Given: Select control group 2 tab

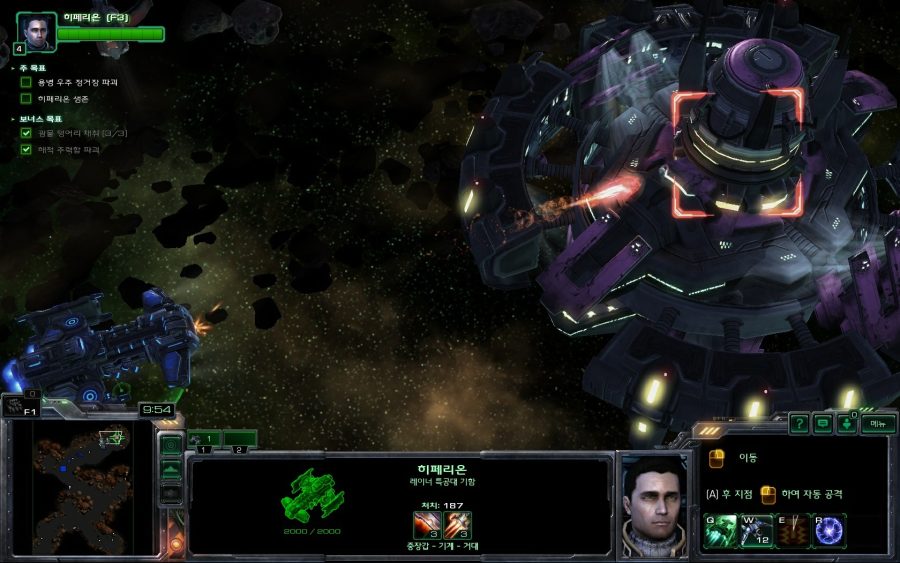Looking at the screenshot, I should pyautogui.click(x=240, y=438).
